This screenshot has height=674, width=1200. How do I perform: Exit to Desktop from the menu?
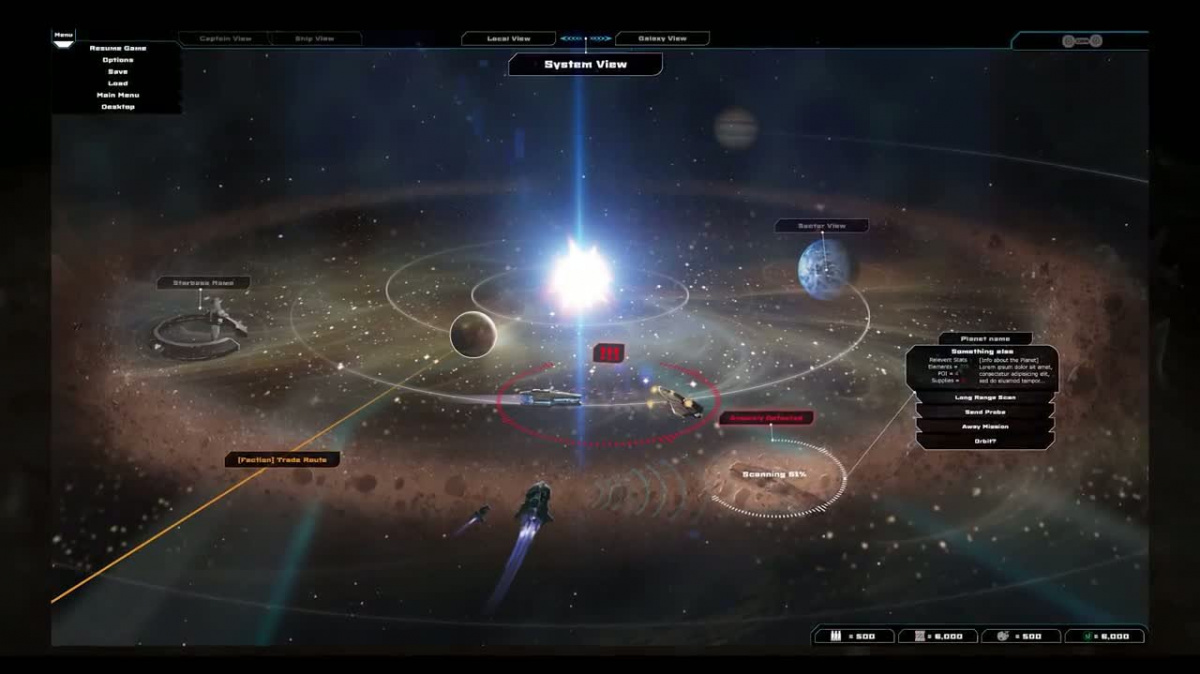tap(117, 106)
